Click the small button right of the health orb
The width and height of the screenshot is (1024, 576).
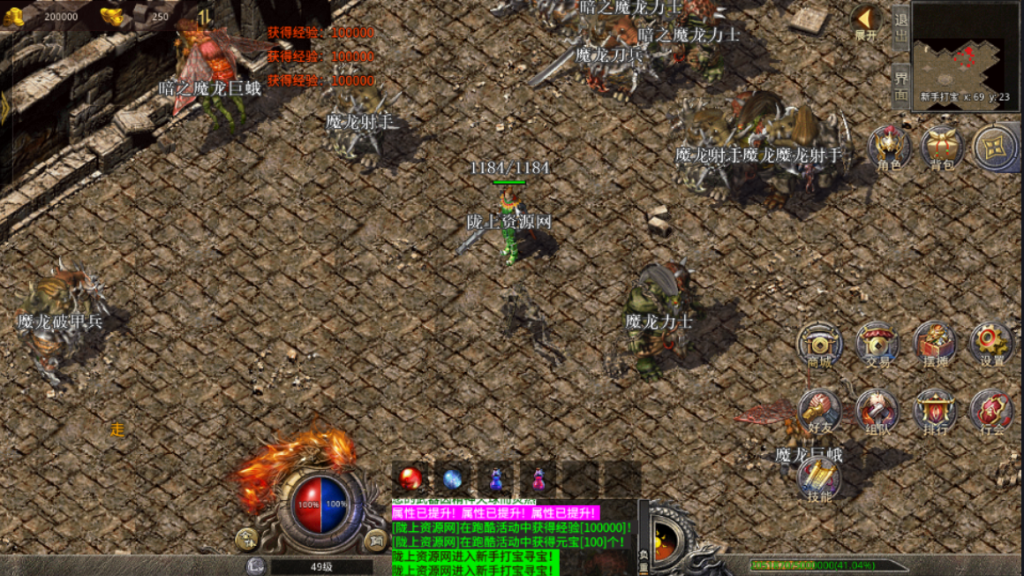pos(375,541)
